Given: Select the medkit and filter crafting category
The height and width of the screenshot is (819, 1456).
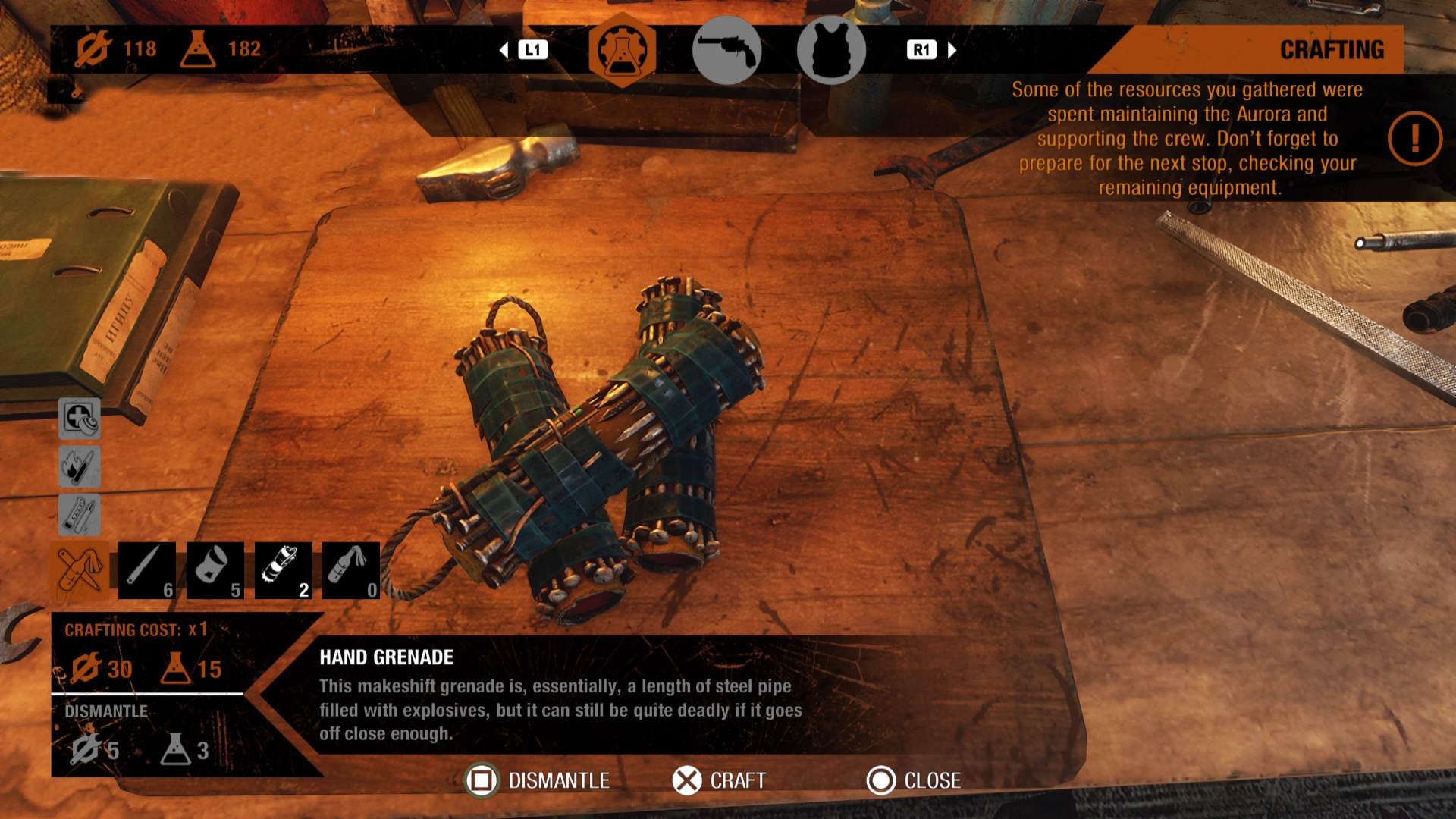Looking at the screenshot, I should pyautogui.click(x=79, y=418).
